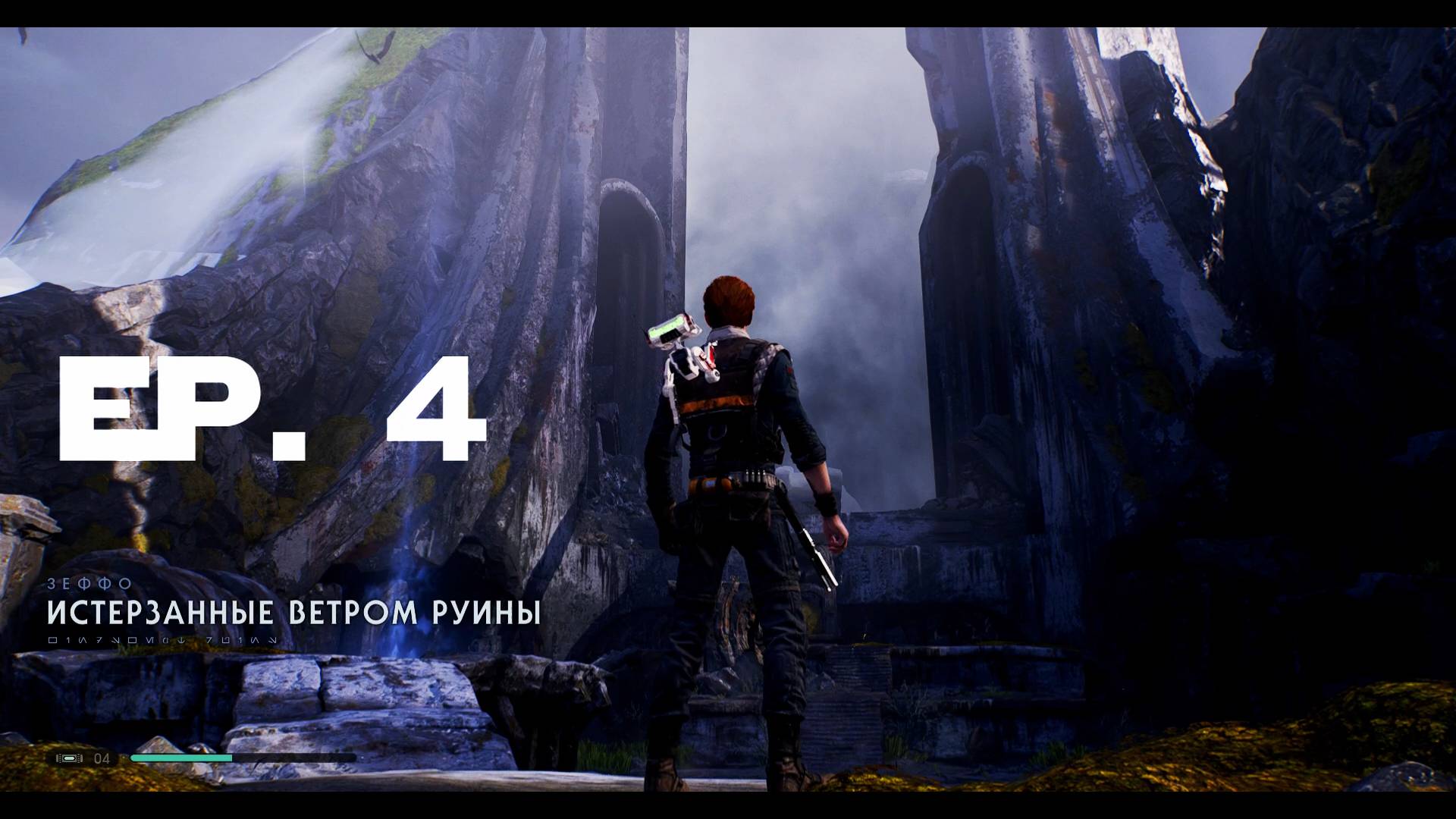
Task: Select the stim count badge showing 04
Action: click(103, 756)
